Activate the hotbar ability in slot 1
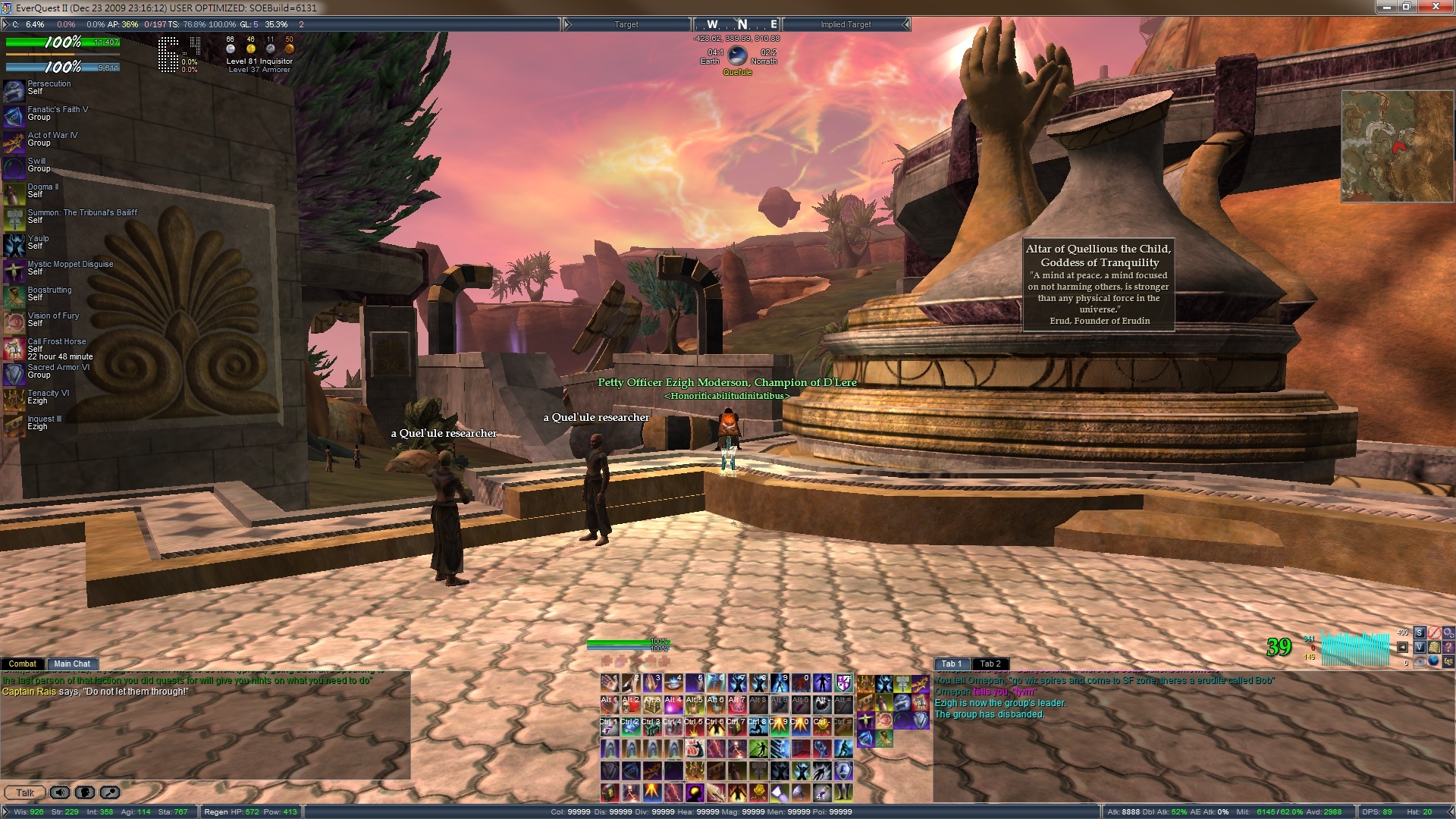The width and height of the screenshot is (1456, 819). 610,683
